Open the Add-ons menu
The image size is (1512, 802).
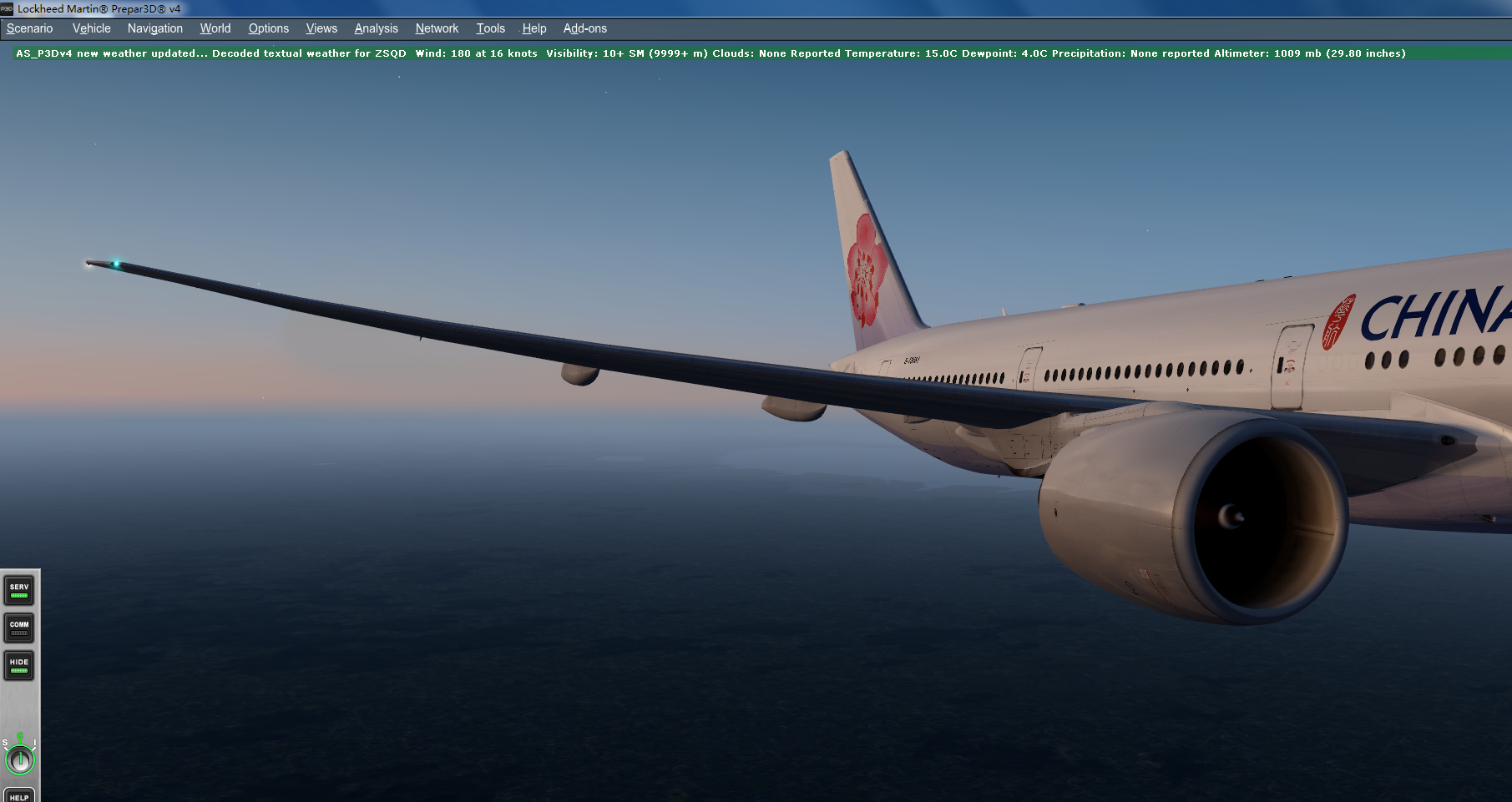pos(584,28)
